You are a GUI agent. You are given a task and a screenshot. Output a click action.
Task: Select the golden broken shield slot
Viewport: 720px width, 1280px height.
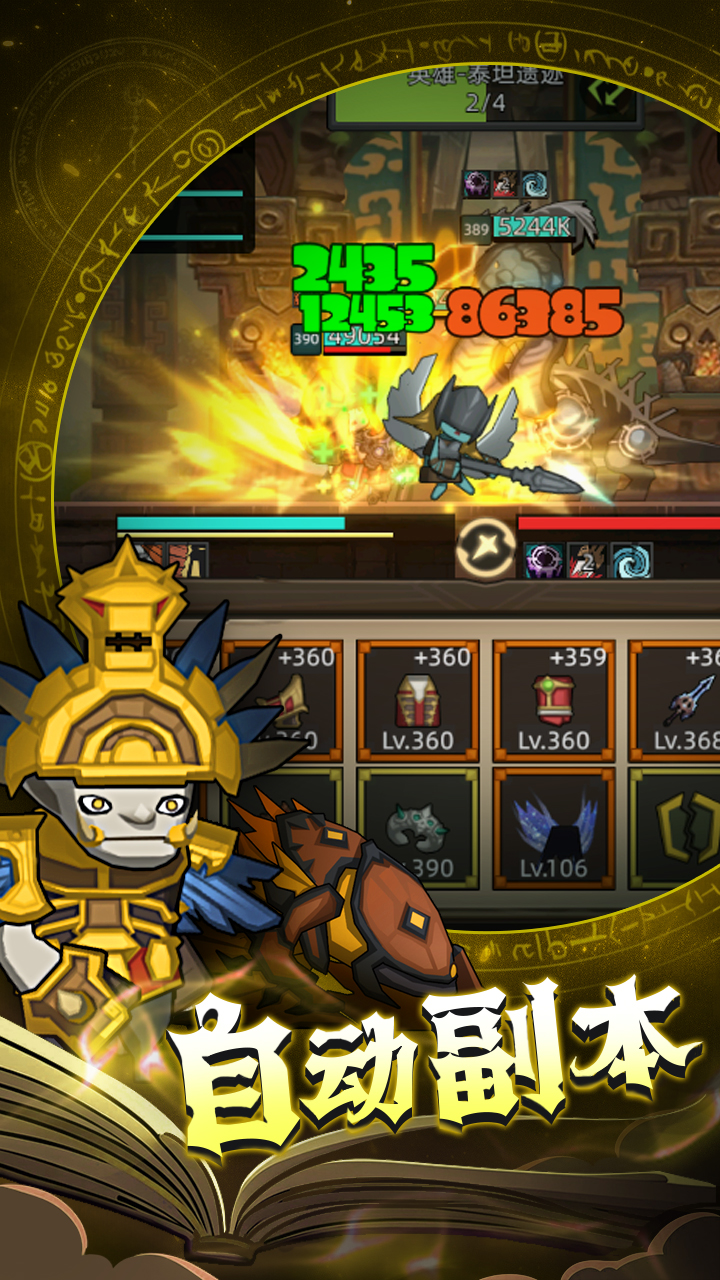[x=680, y=828]
